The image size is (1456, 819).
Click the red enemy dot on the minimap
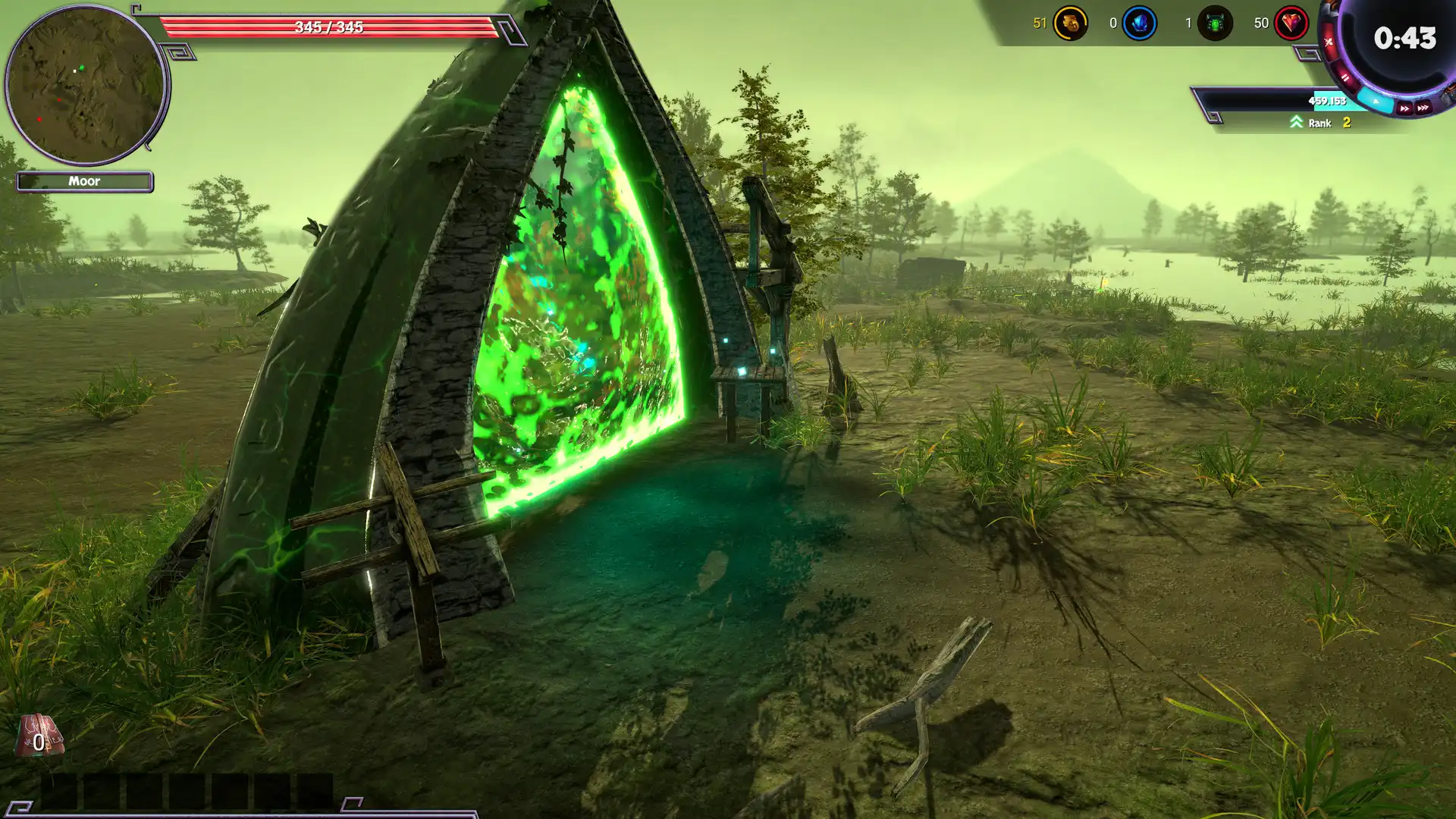pyautogui.click(x=40, y=120)
